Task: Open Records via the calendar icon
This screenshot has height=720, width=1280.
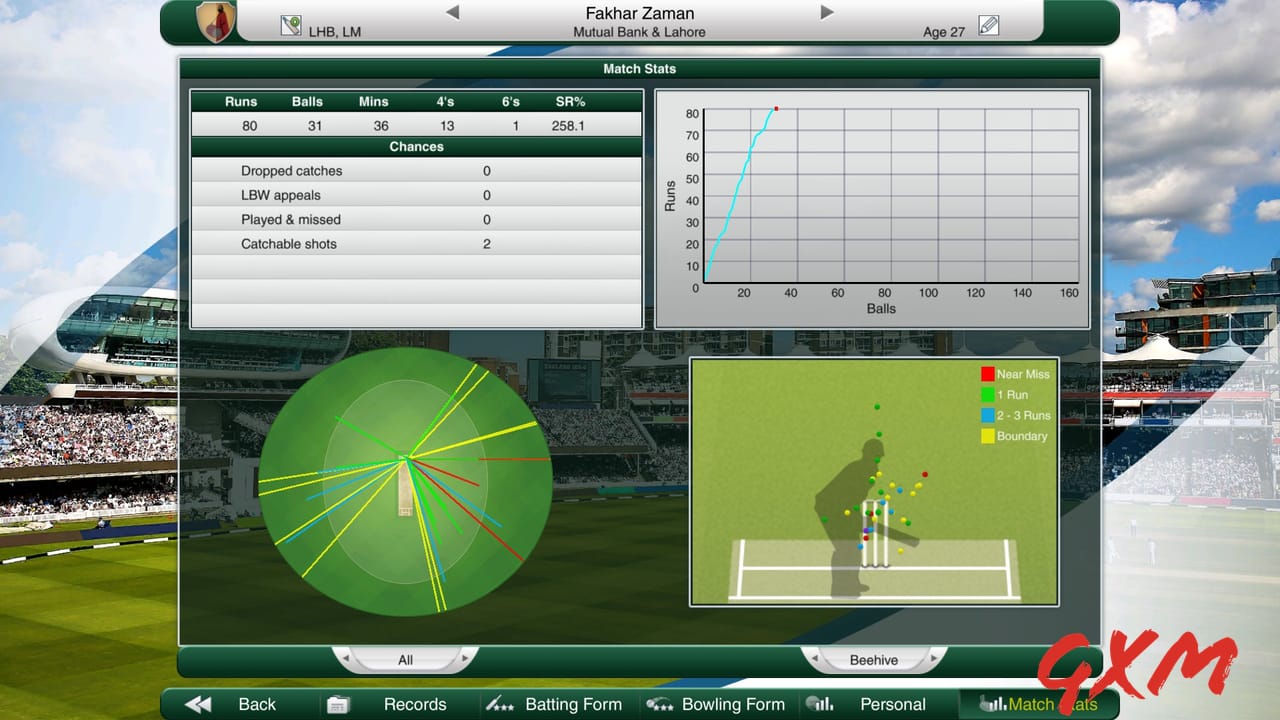Action: 338,704
